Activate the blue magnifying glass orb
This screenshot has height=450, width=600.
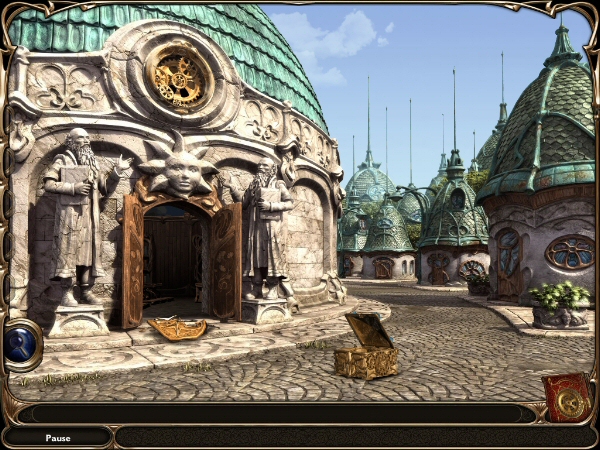(22, 344)
